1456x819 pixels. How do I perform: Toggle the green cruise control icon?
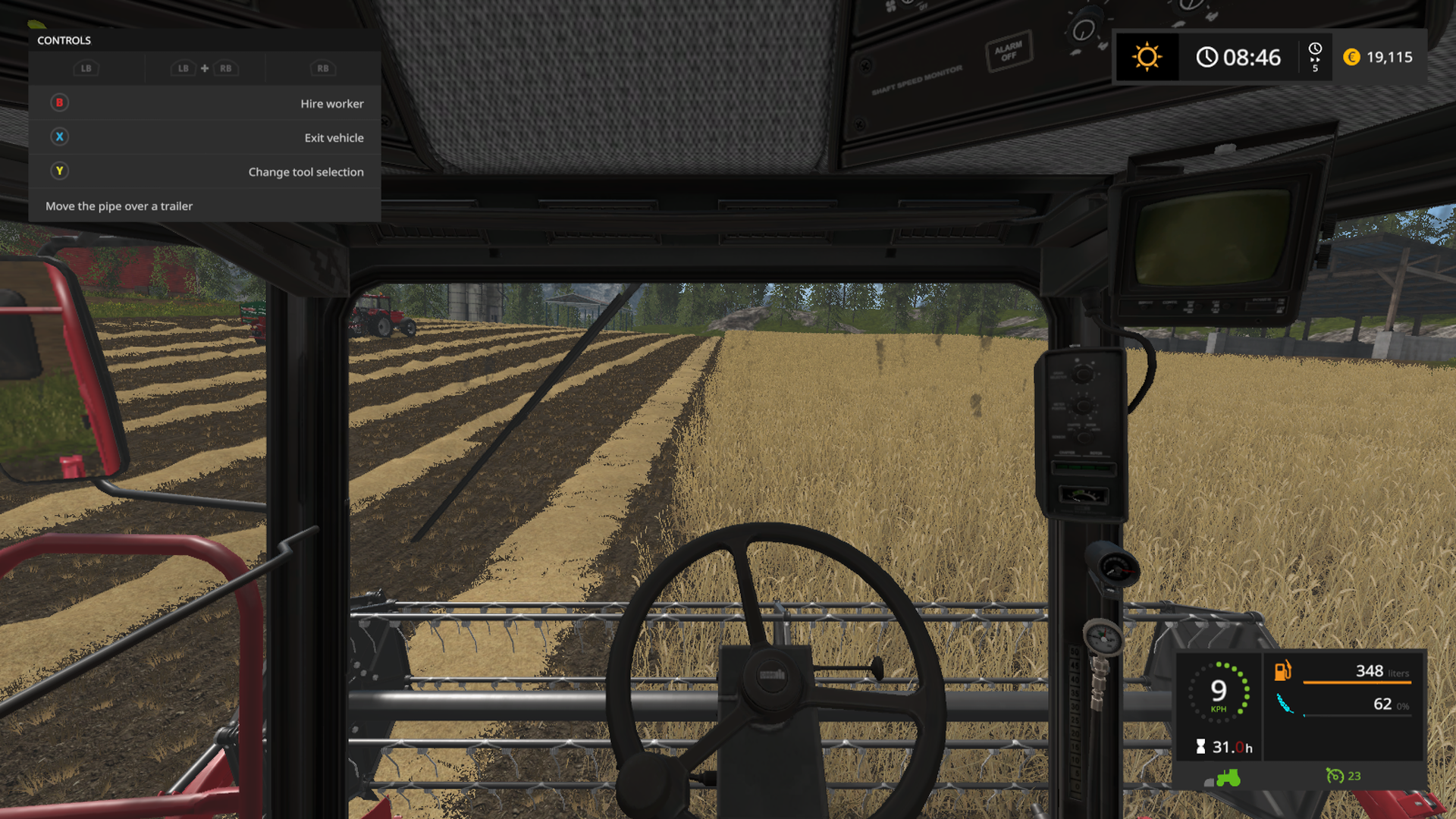point(1334,776)
